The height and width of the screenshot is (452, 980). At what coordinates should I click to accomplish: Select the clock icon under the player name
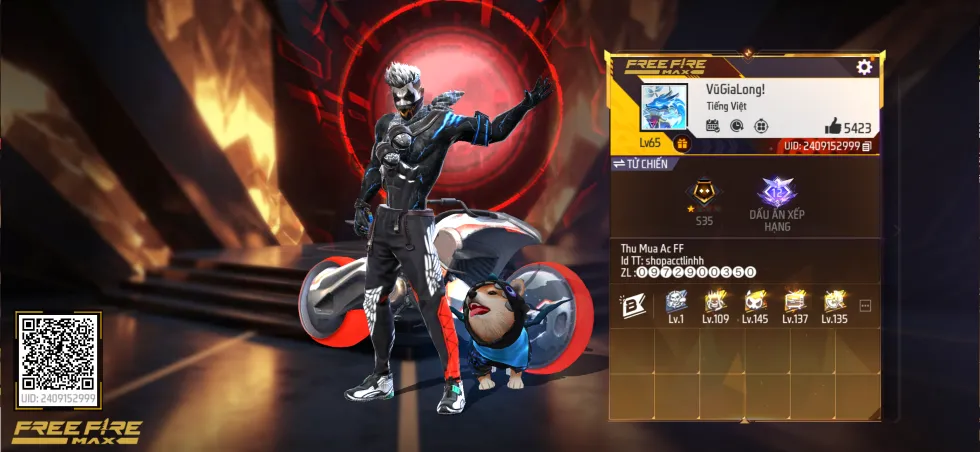[x=737, y=126]
